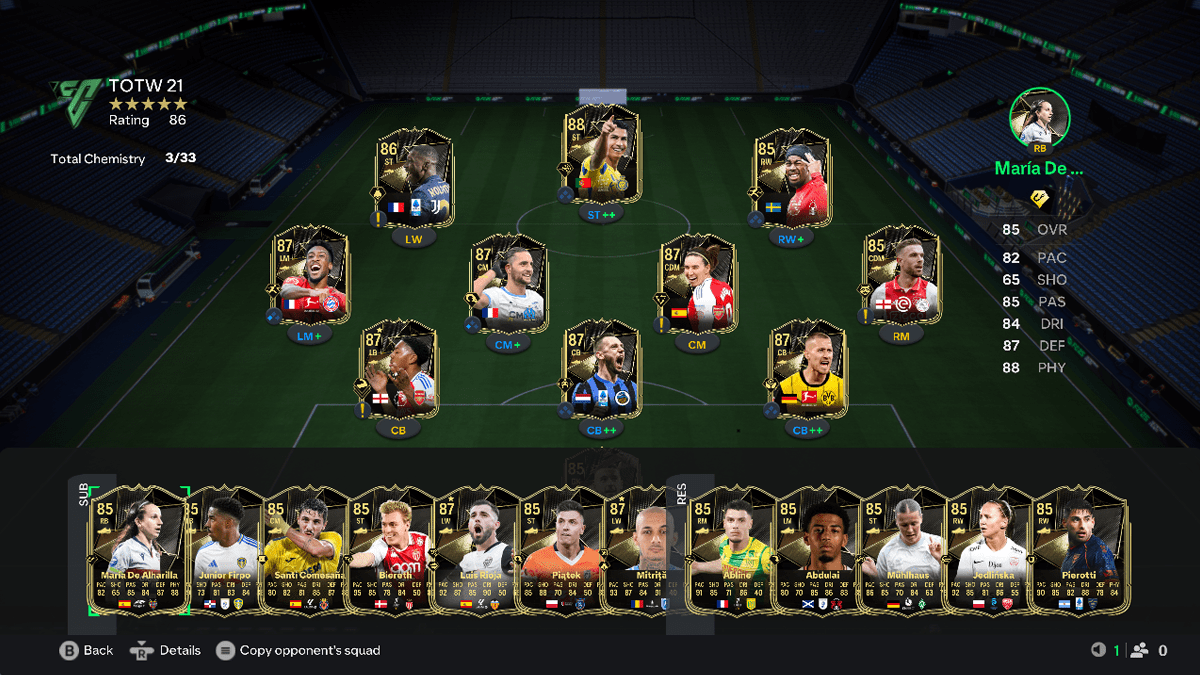1200x675 pixels.
Task: Choose the Piątek substitute card
Action: 563,548
